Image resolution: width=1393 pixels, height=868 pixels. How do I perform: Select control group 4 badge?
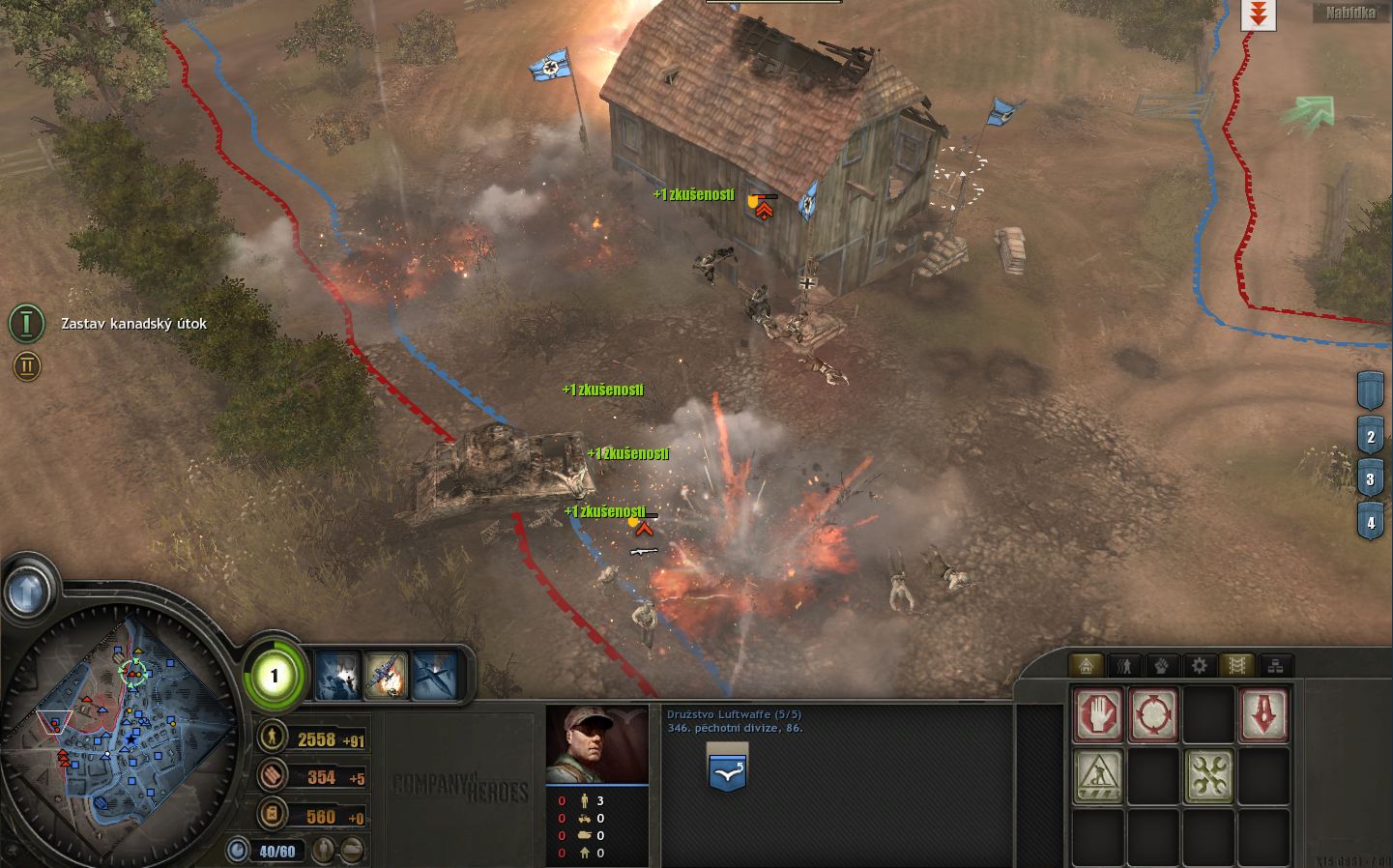(1370, 523)
